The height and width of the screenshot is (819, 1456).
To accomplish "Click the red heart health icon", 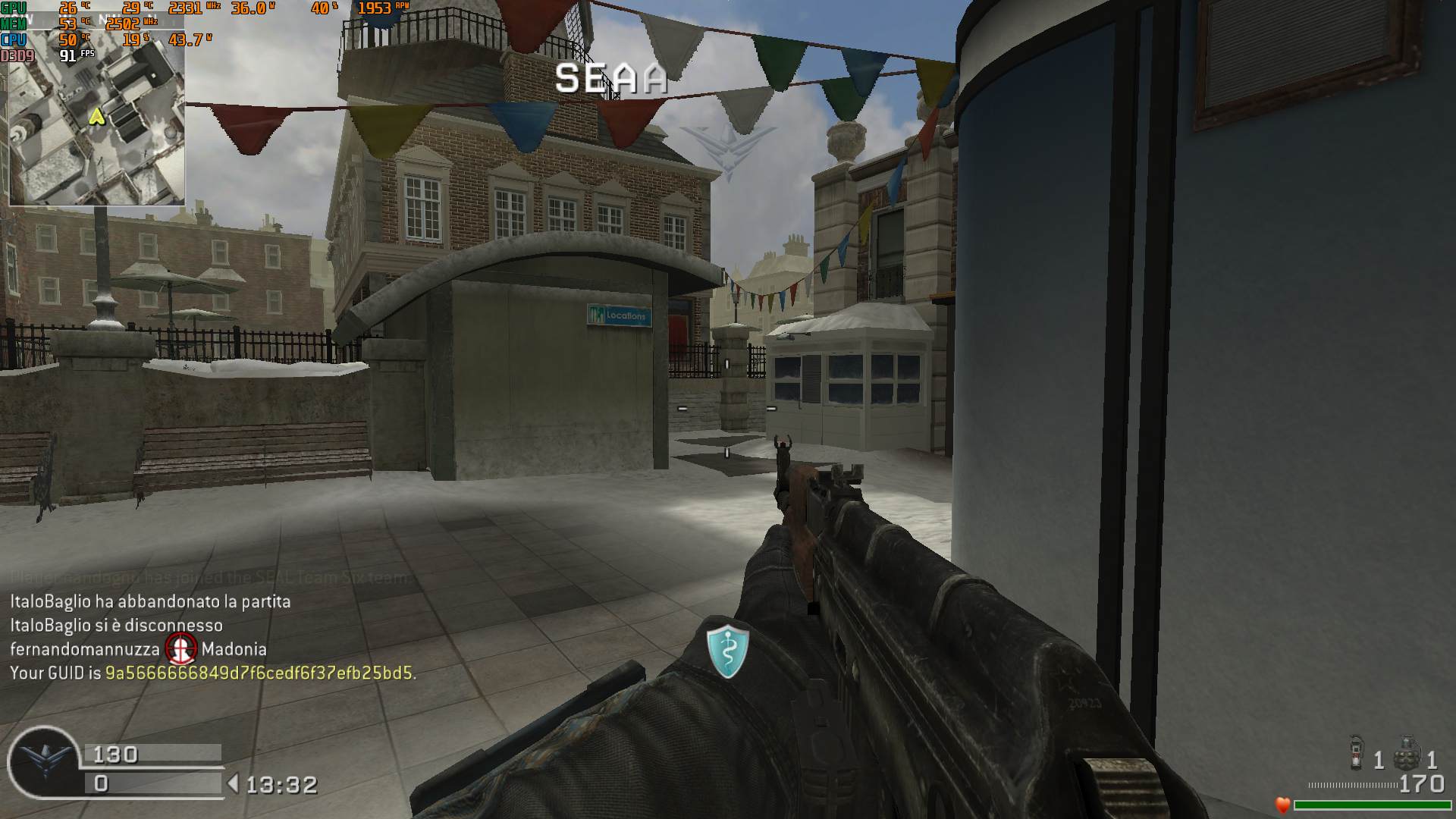I will point(1282,805).
